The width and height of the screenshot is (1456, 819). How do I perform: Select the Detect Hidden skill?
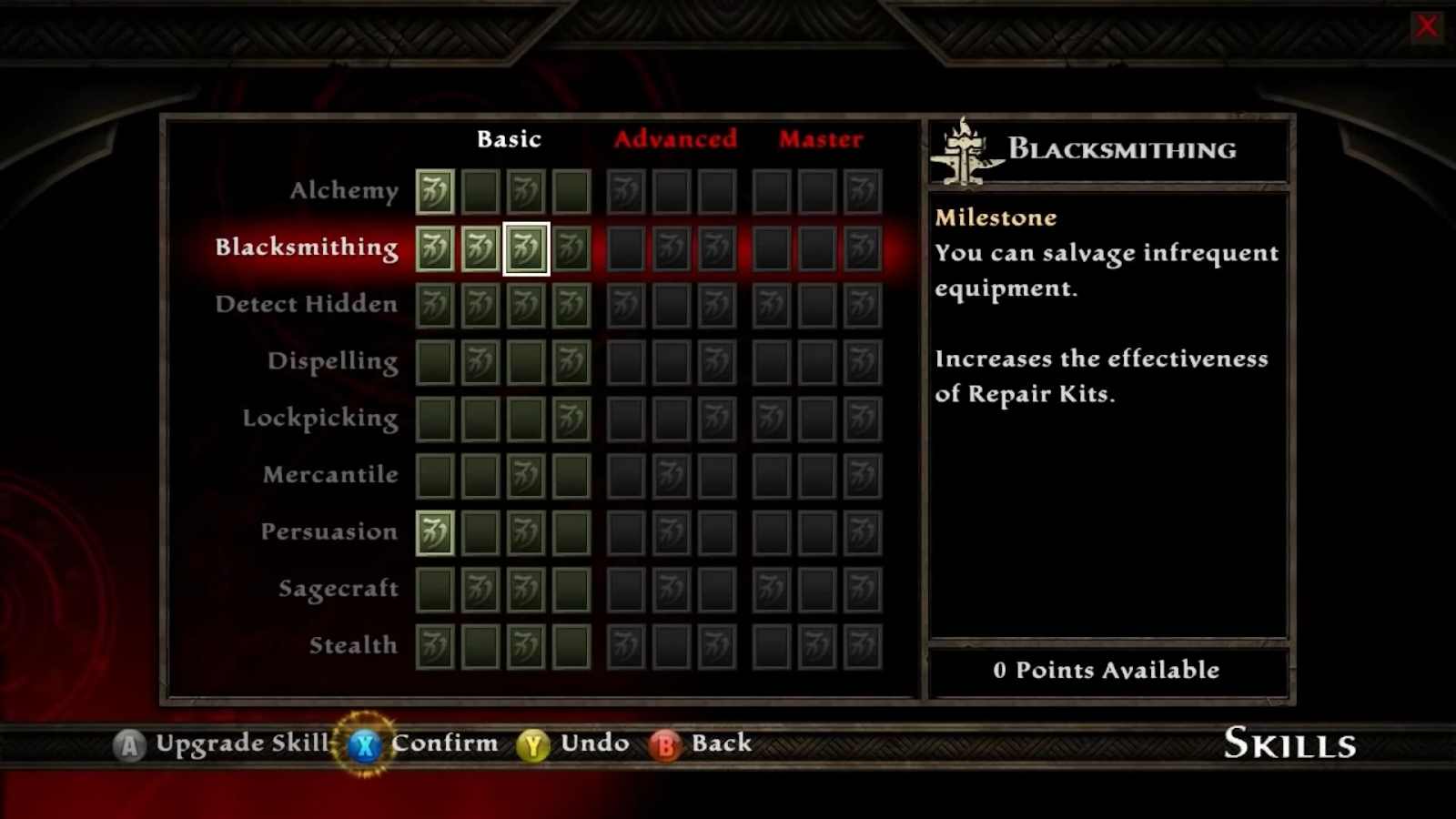tap(307, 304)
